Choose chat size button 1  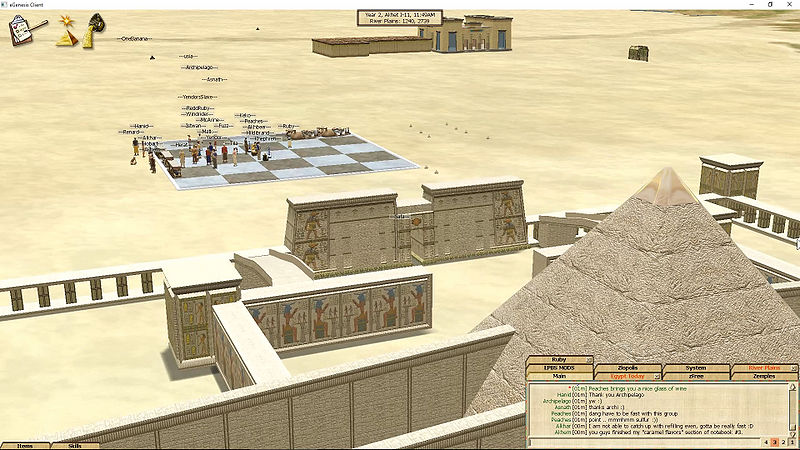[793, 441]
